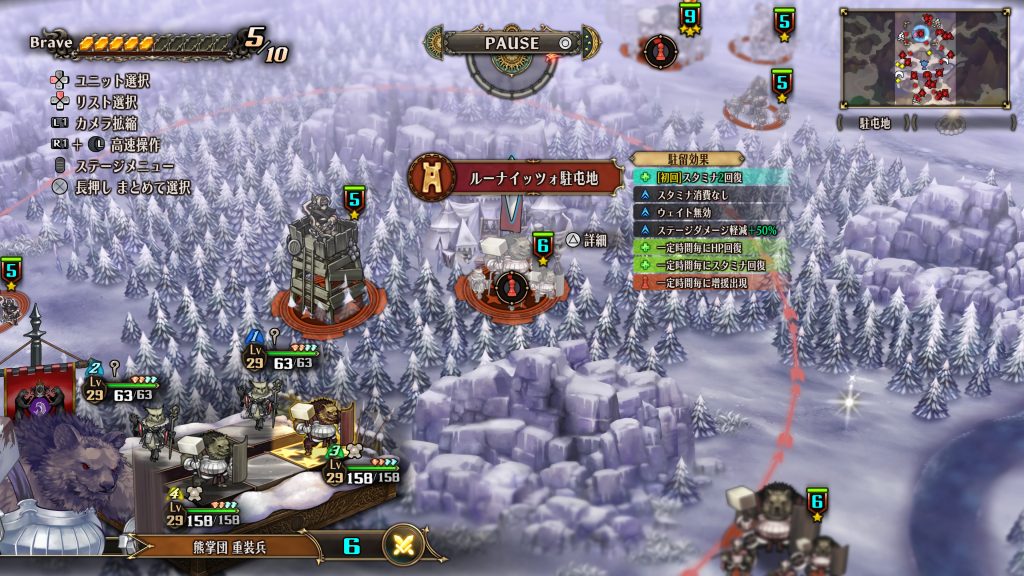This screenshot has height=576, width=1024.
Task: Select the enemy unit with level 9 badge
Action: [x=689, y=18]
